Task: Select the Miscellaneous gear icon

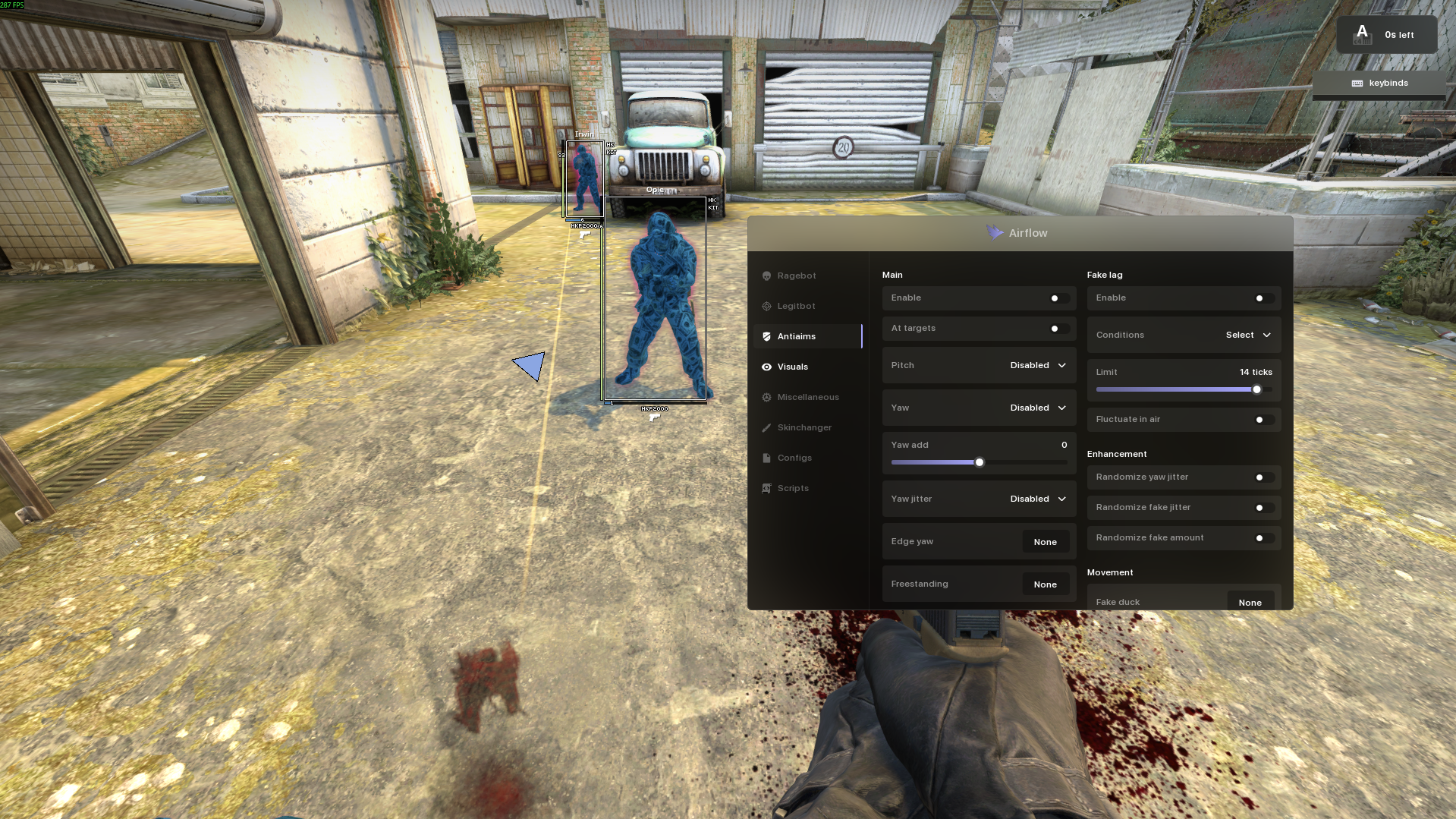Action: [766, 397]
